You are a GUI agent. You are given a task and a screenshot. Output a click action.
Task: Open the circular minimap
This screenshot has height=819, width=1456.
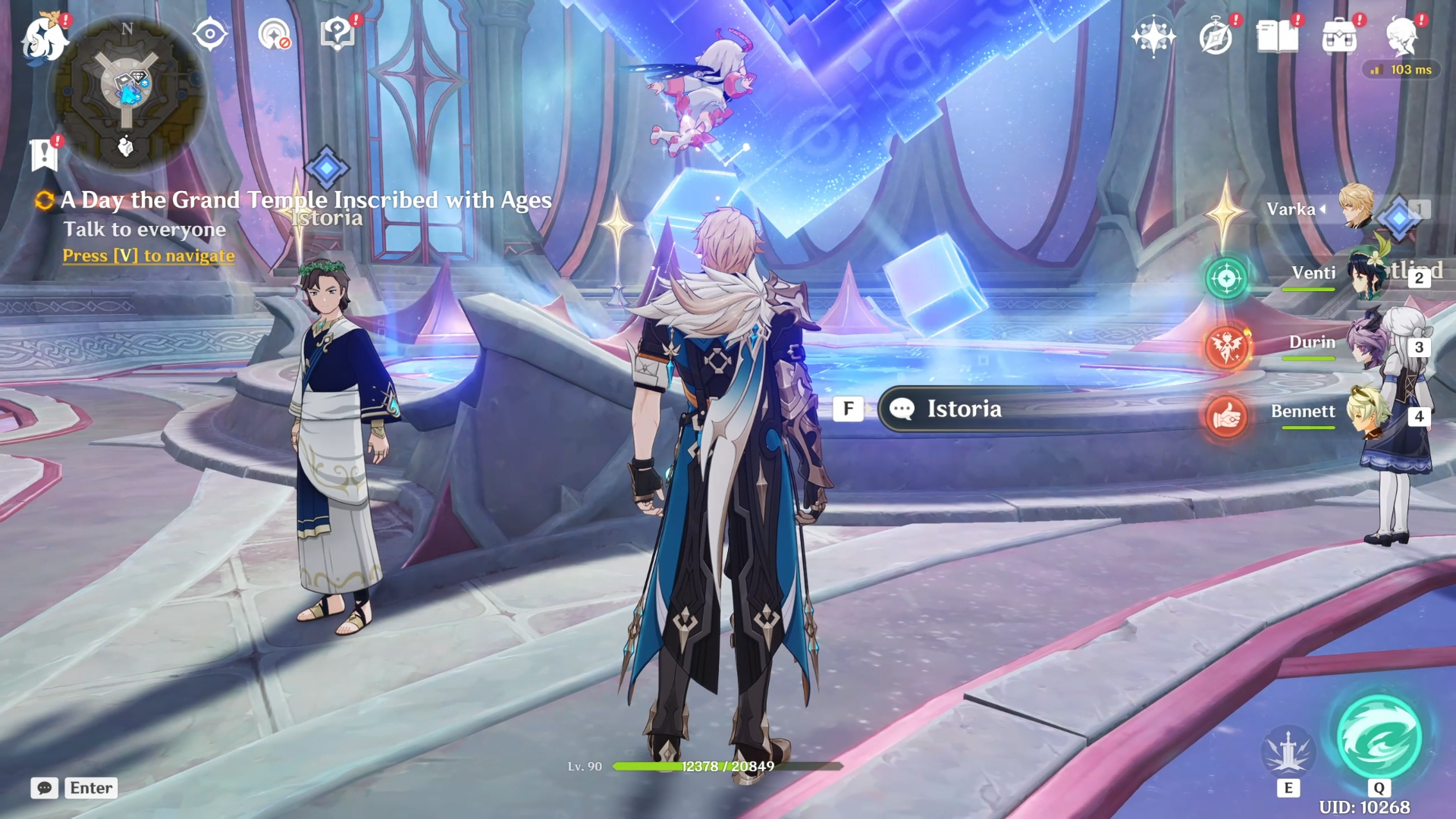coord(127,92)
